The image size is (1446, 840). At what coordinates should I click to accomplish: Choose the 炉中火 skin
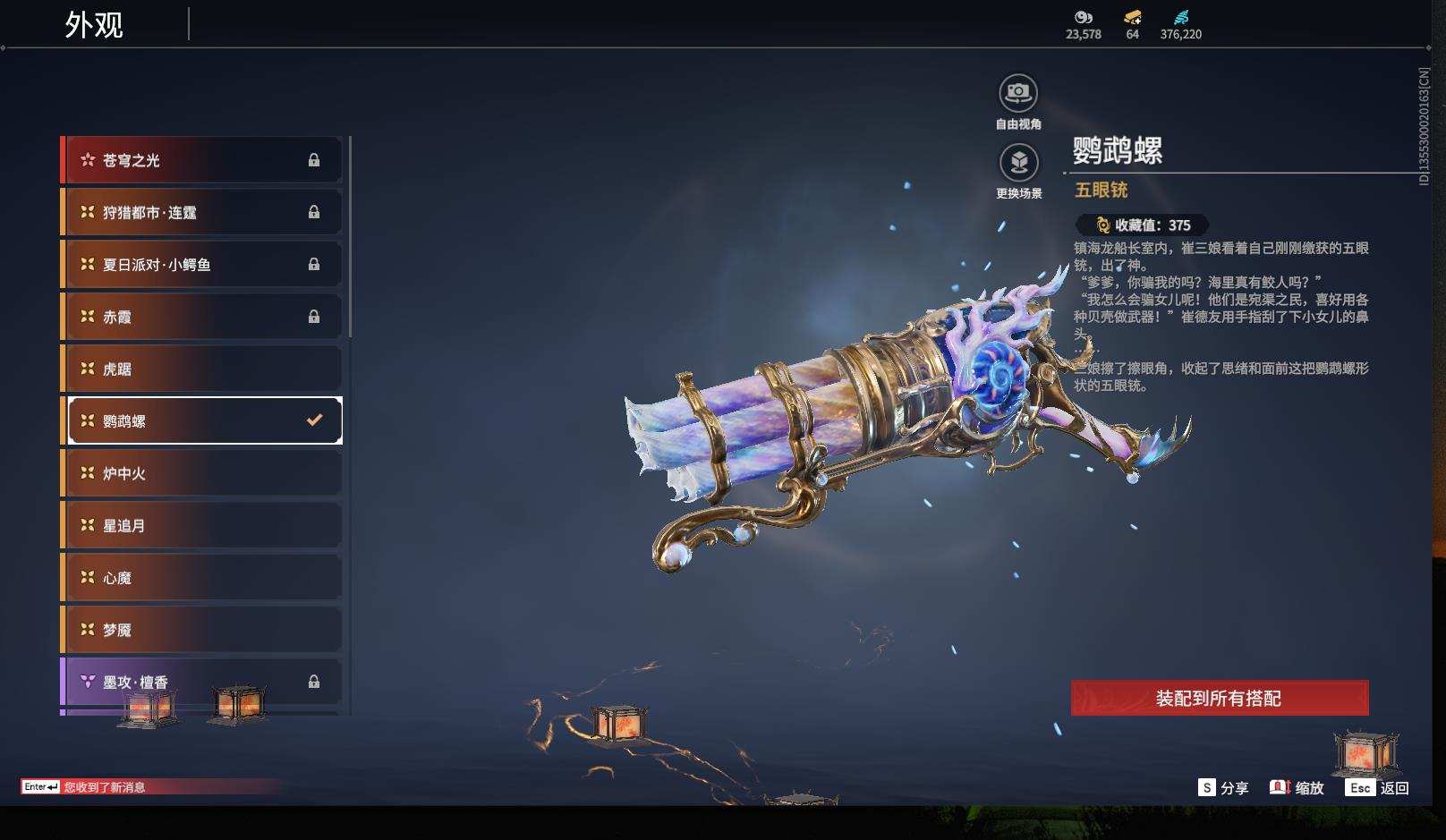pos(201,473)
